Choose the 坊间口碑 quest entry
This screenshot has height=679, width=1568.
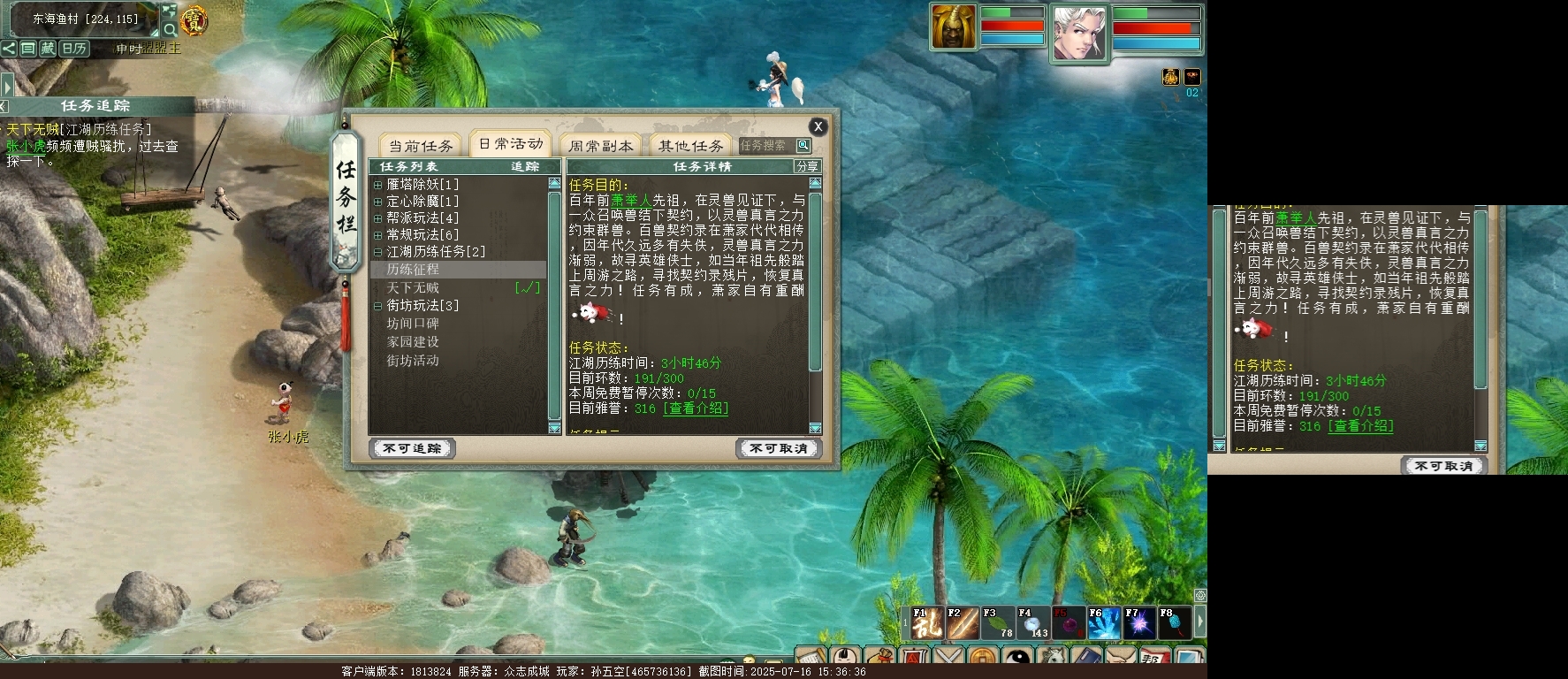click(x=413, y=324)
